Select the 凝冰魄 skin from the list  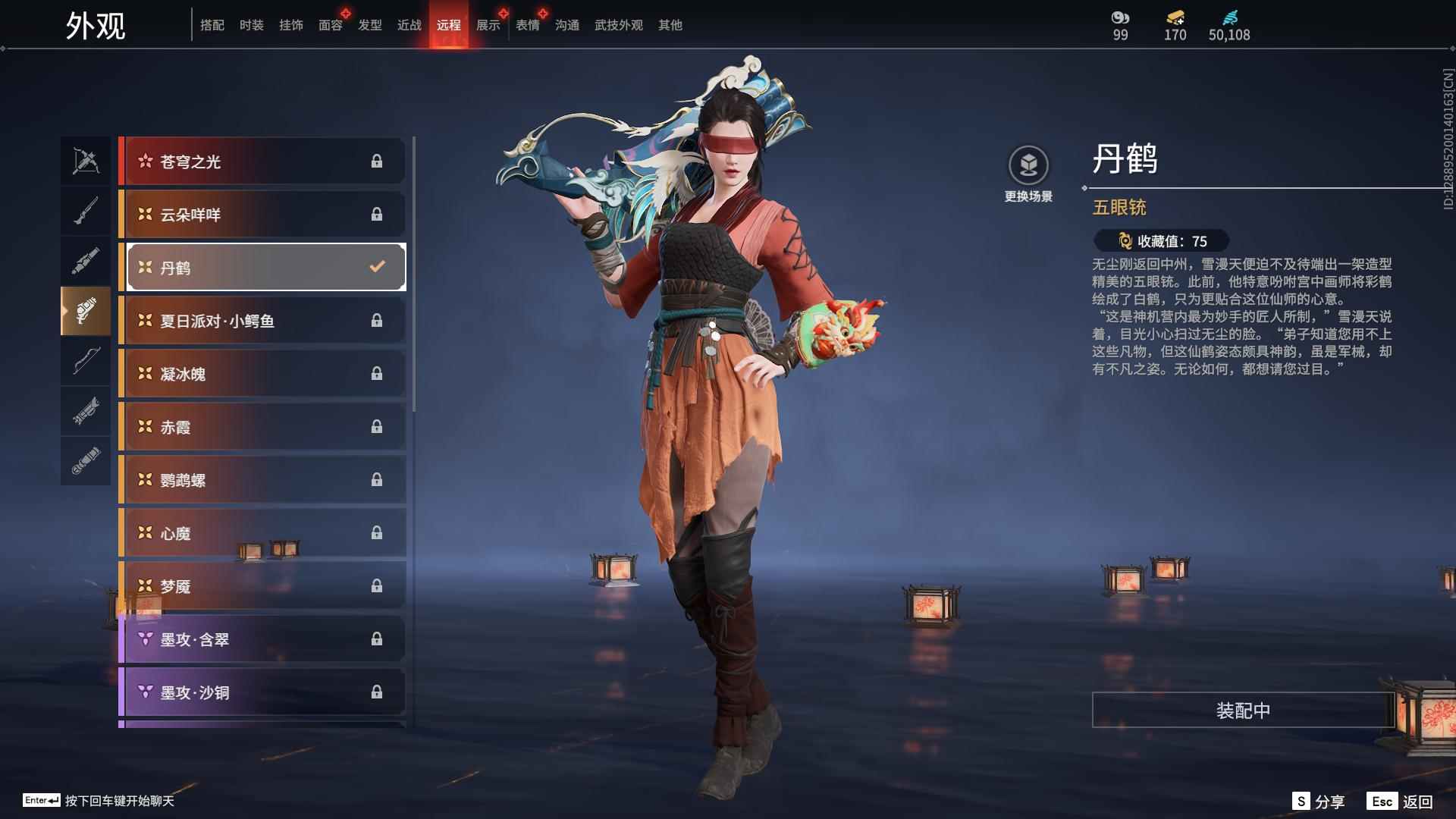[258, 373]
